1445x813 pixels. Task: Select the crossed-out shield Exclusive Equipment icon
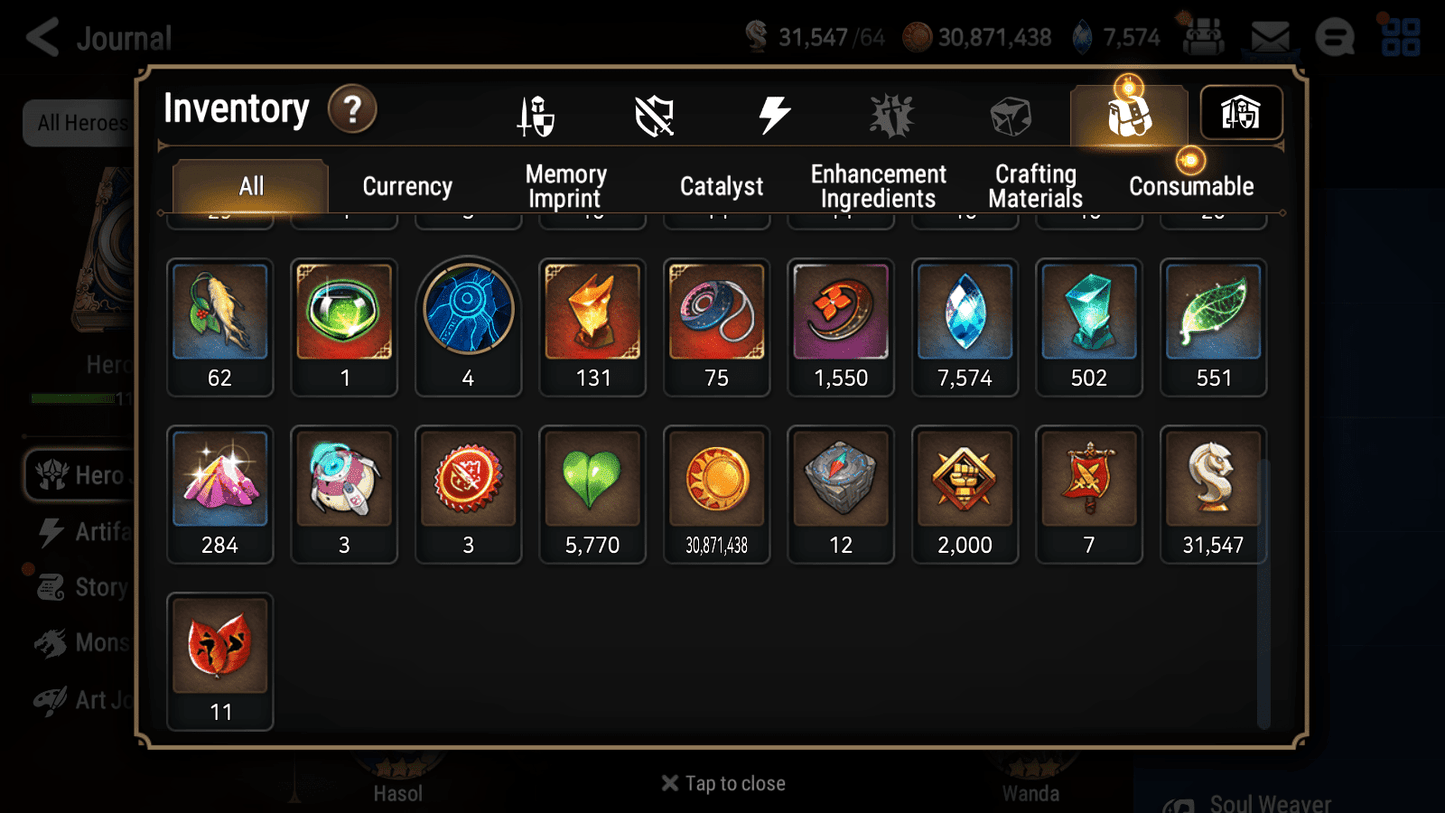point(654,113)
